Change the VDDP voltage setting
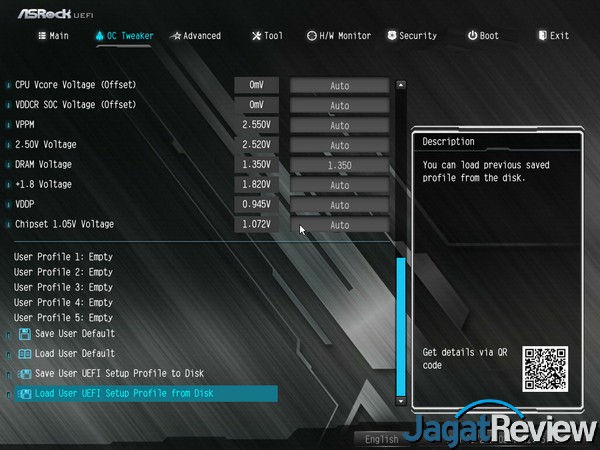This screenshot has height=450, width=600. coord(339,205)
